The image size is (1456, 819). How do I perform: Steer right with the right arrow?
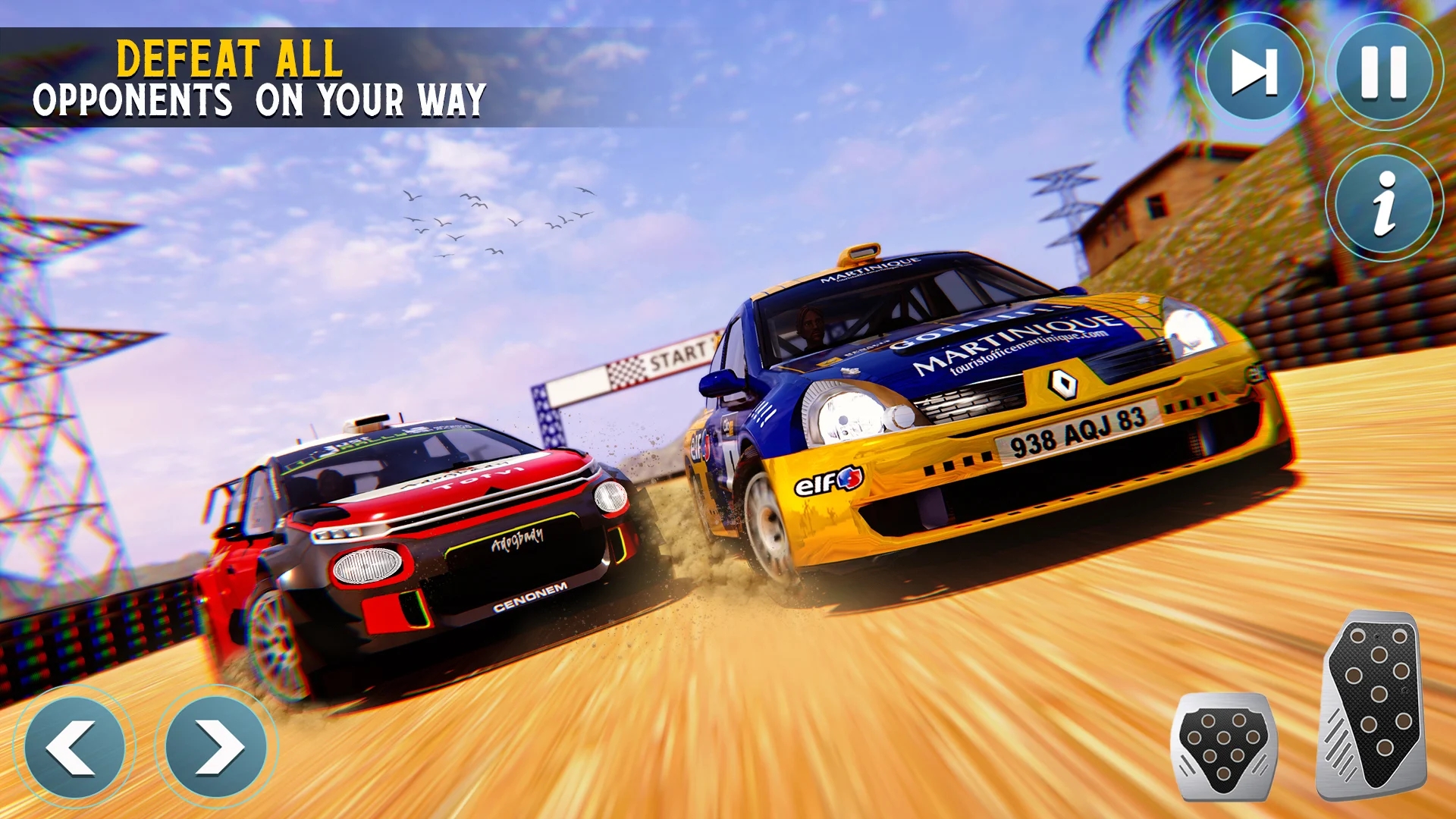(216, 747)
